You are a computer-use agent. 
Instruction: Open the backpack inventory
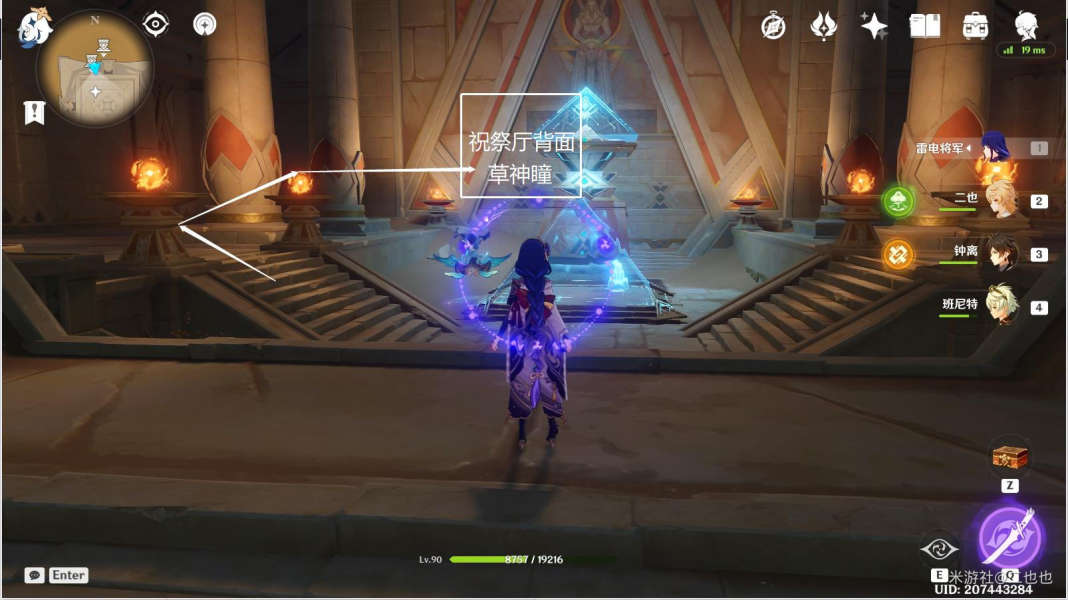(x=975, y=26)
